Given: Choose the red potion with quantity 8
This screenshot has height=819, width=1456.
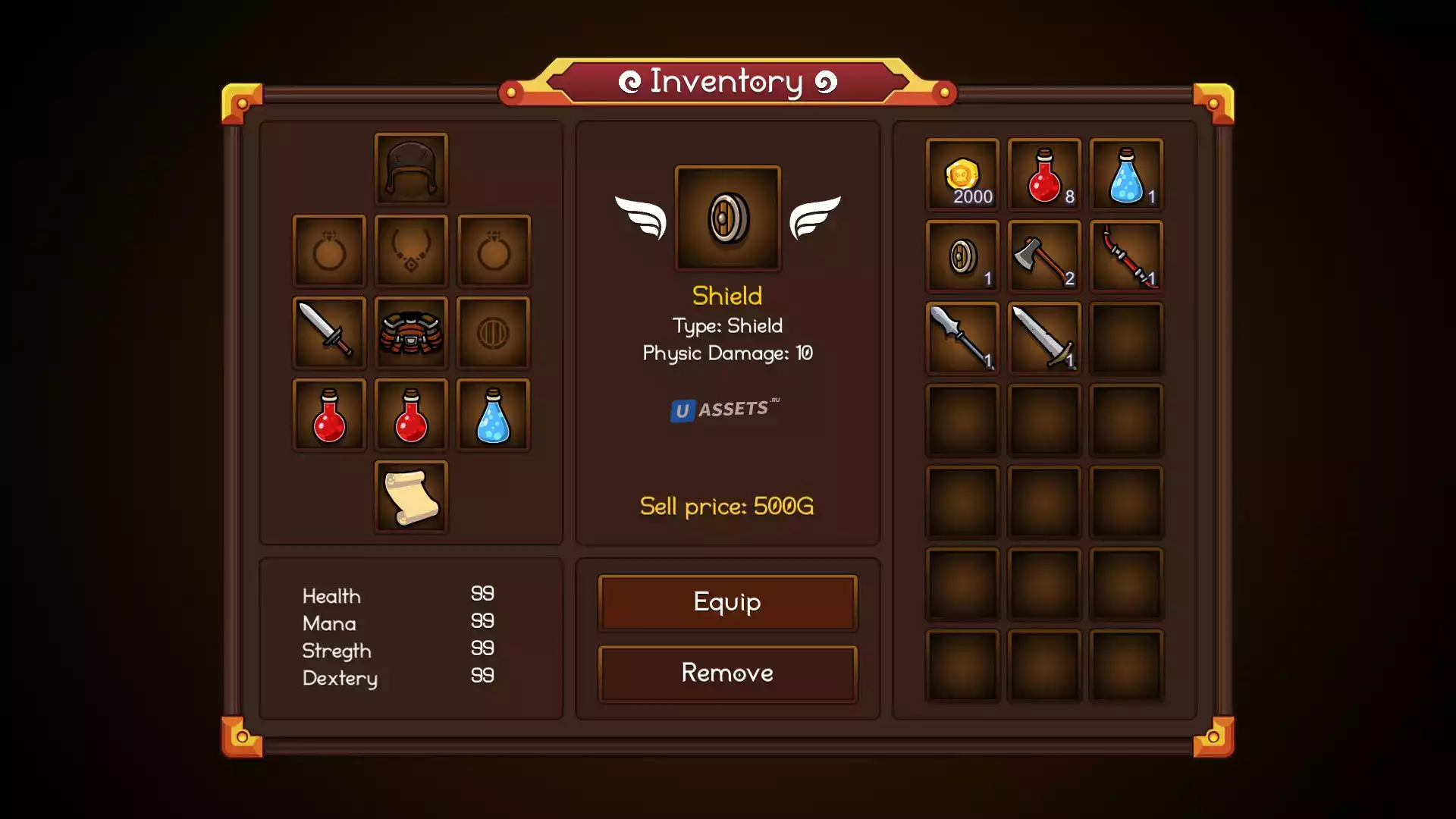Looking at the screenshot, I should click(1044, 174).
